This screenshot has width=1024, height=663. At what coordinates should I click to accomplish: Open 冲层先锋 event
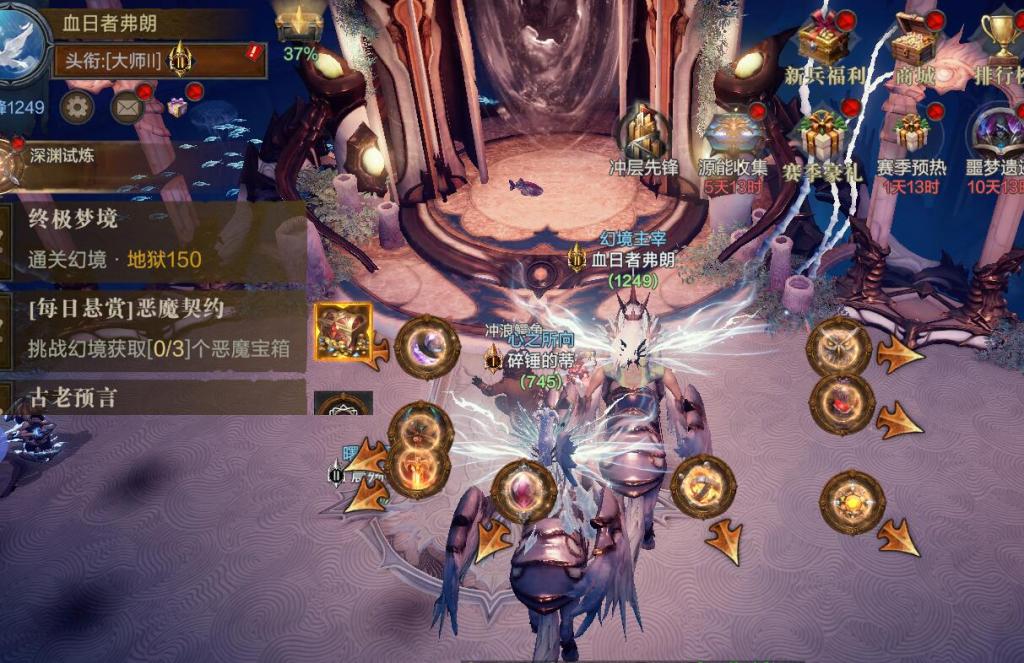click(x=644, y=140)
